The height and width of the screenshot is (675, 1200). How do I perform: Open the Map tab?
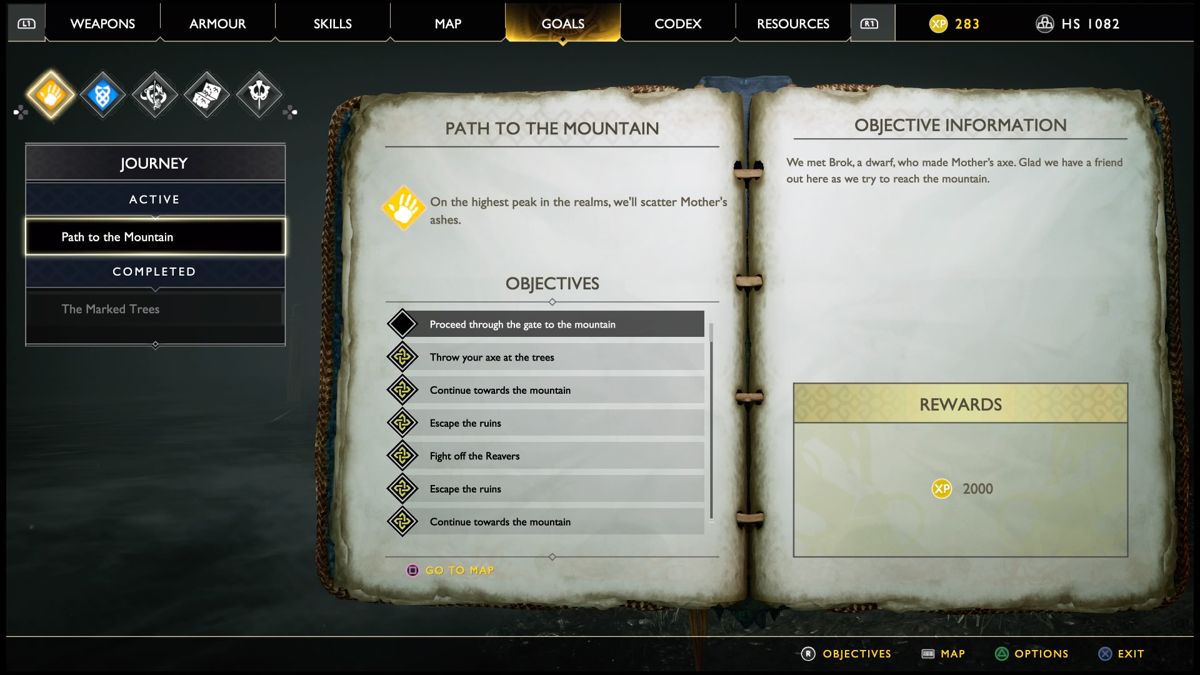pos(448,24)
